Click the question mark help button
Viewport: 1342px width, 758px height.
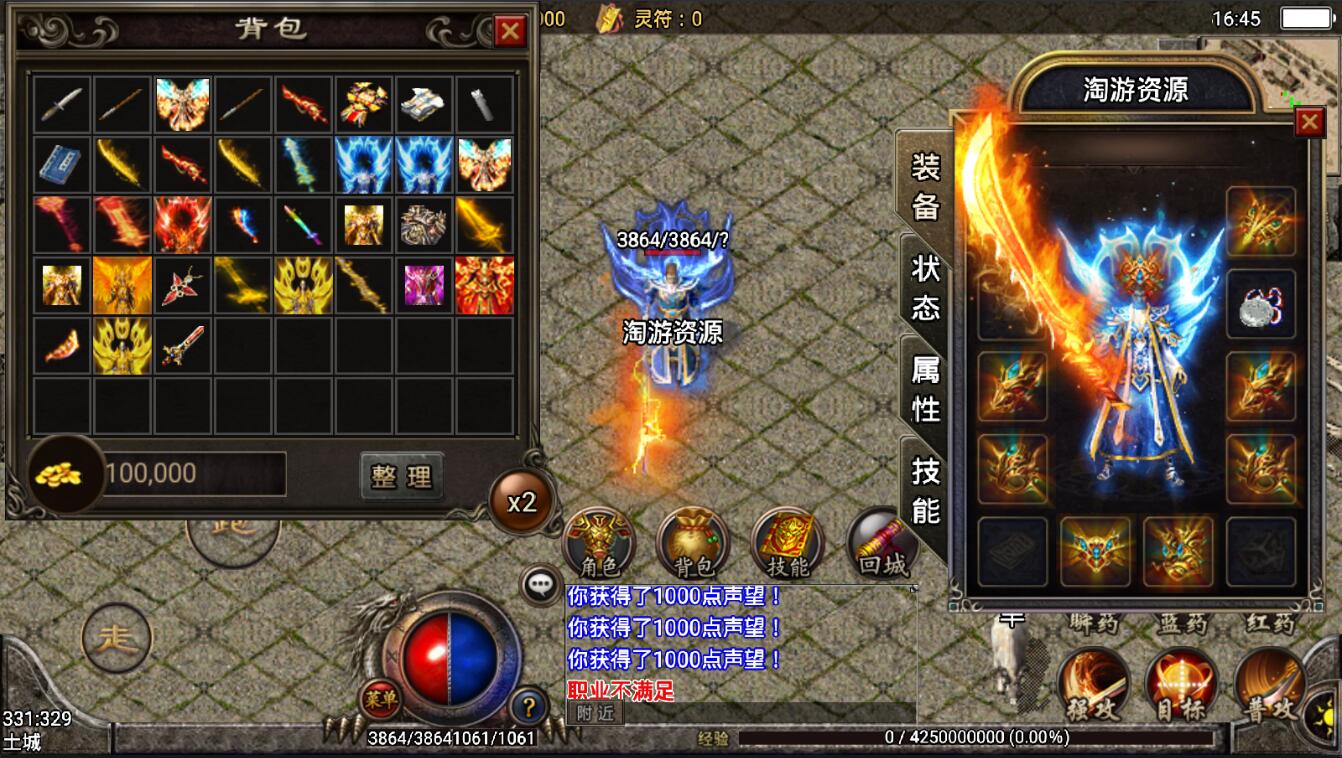click(528, 708)
